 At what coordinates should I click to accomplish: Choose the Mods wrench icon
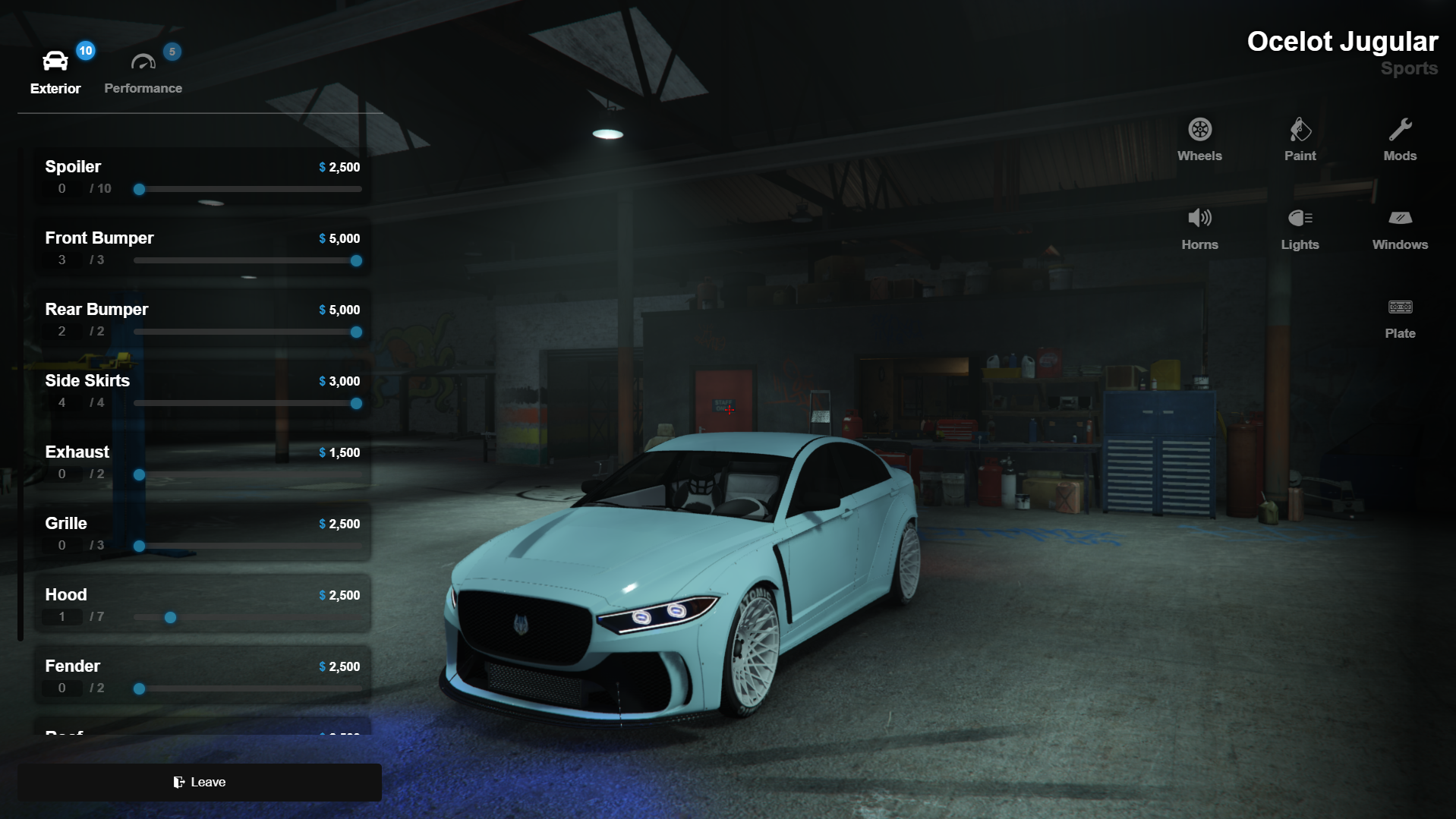tap(1400, 140)
